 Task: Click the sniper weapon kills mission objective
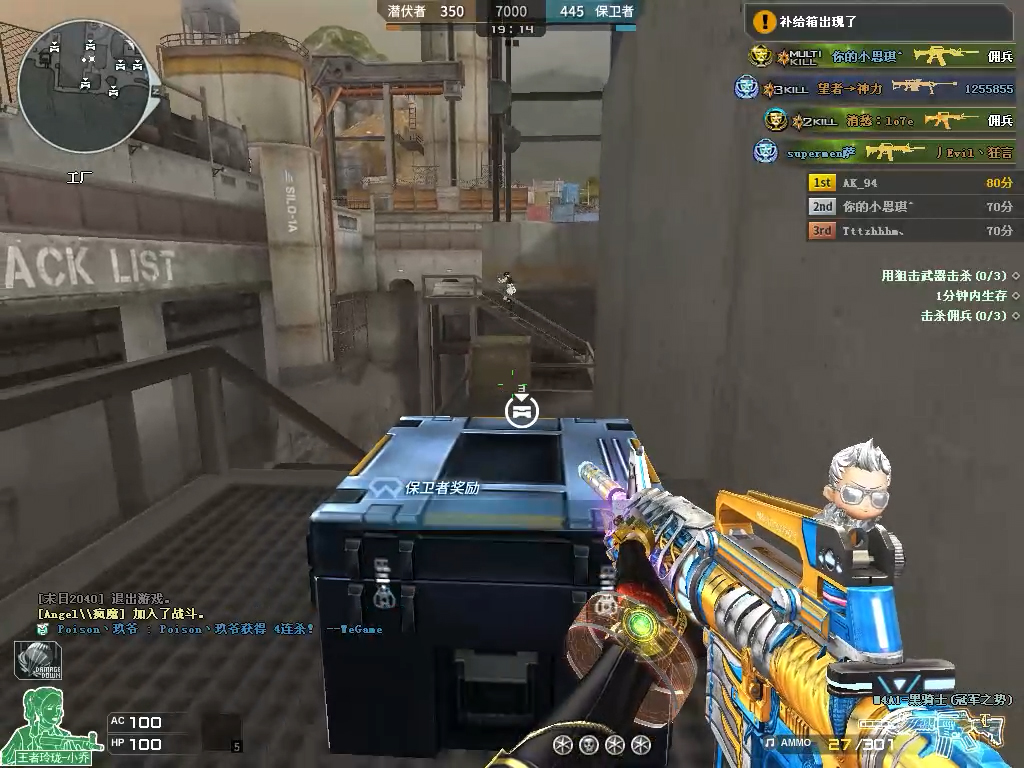point(950,275)
